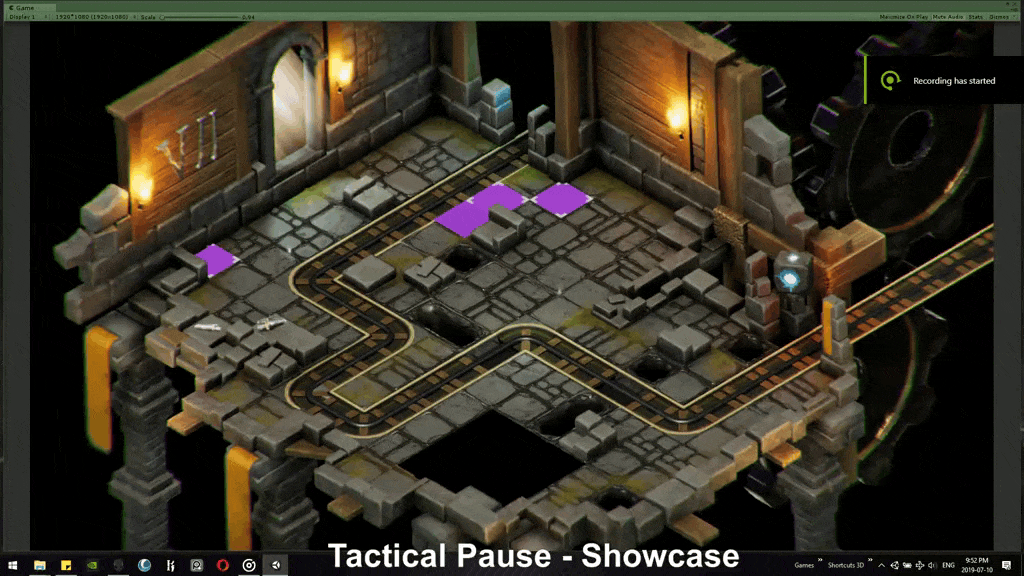Open the Stats overlay in the Game view
This screenshot has width=1024, height=576.
pyautogui.click(x=976, y=17)
